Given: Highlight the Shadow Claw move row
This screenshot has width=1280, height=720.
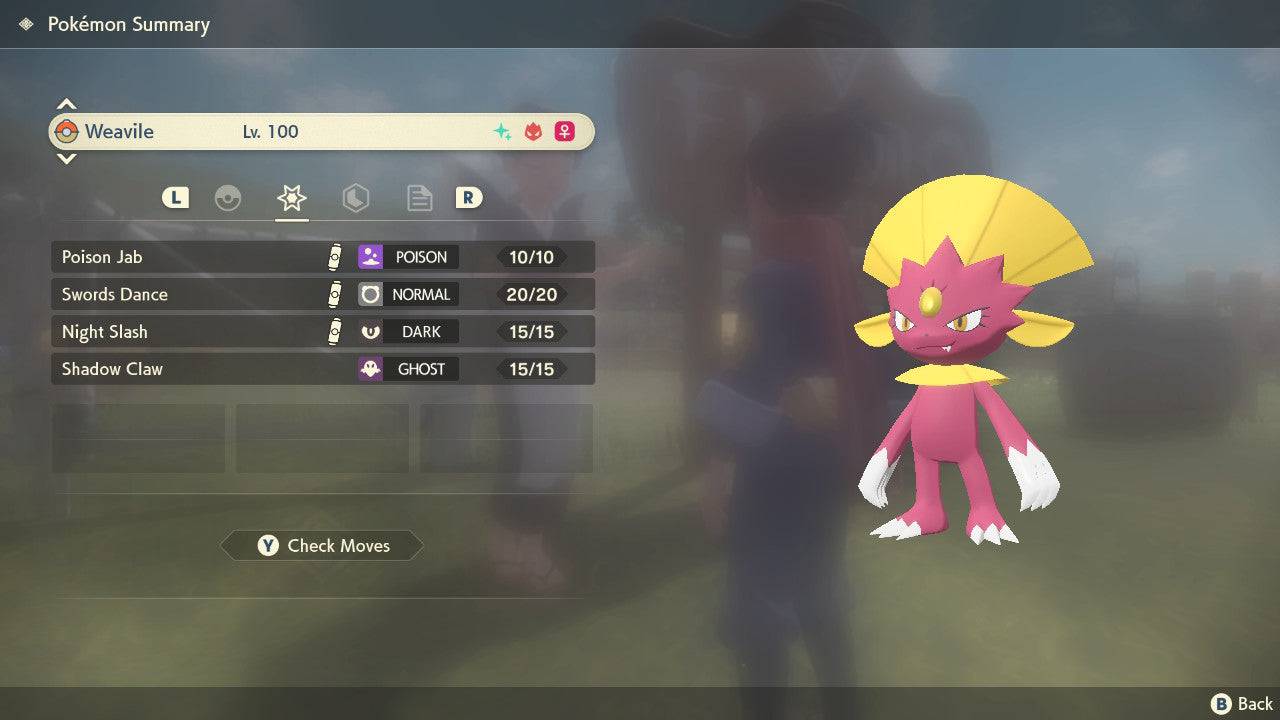Looking at the screenshot, I should pos(322,369).
